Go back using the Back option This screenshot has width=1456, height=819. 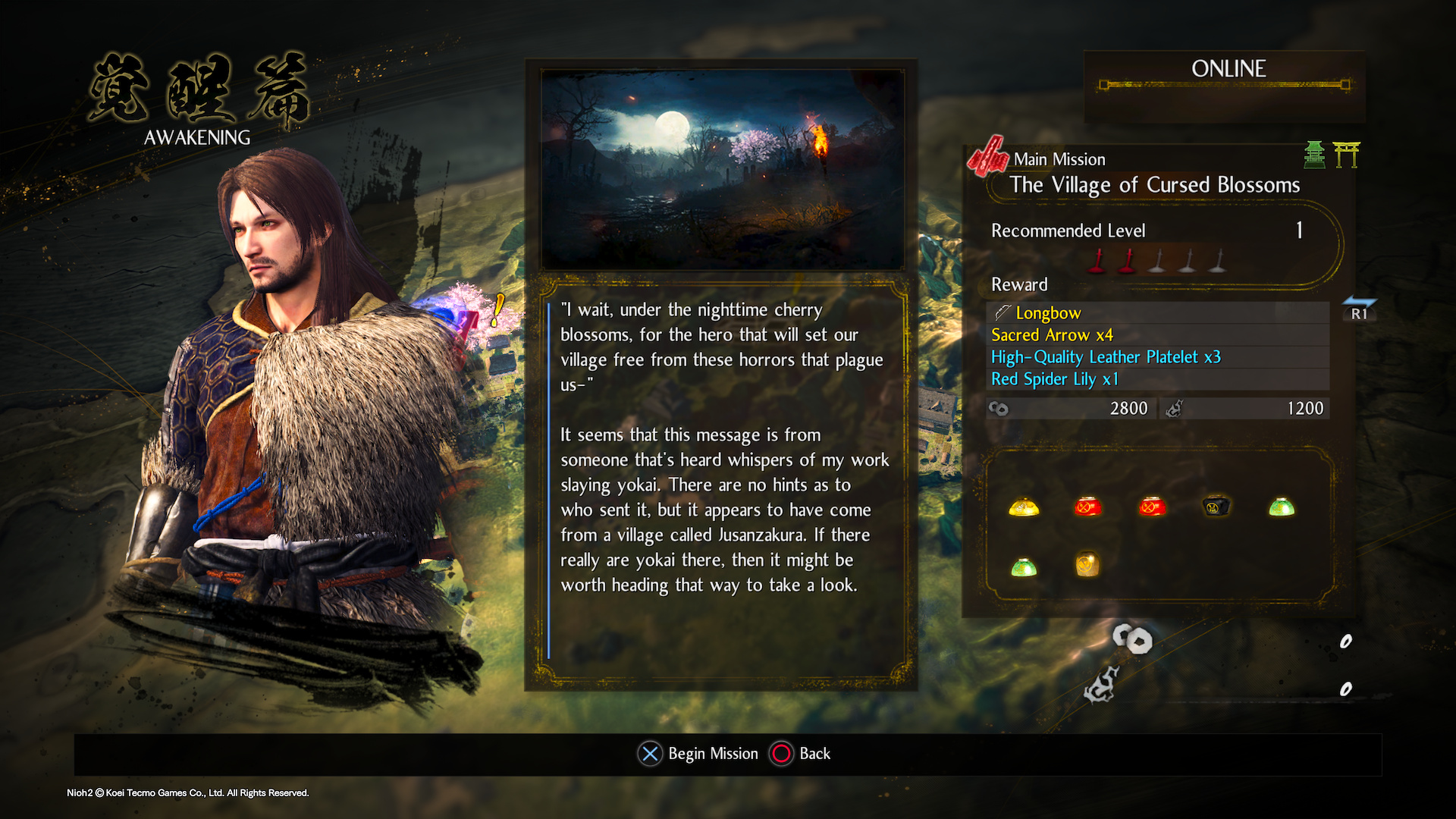801,753
